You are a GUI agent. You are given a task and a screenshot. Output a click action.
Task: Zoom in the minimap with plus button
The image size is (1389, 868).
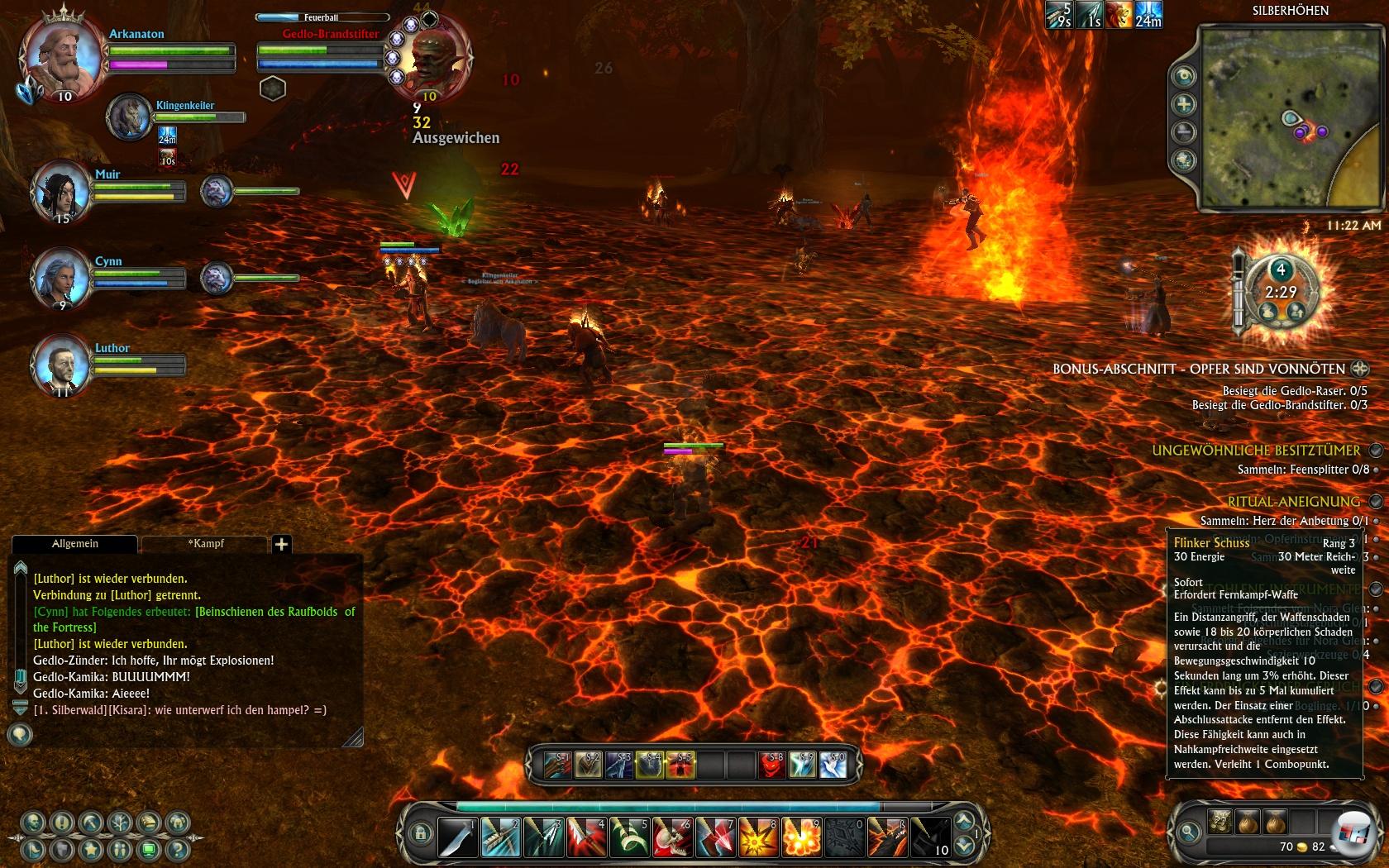1185,104
